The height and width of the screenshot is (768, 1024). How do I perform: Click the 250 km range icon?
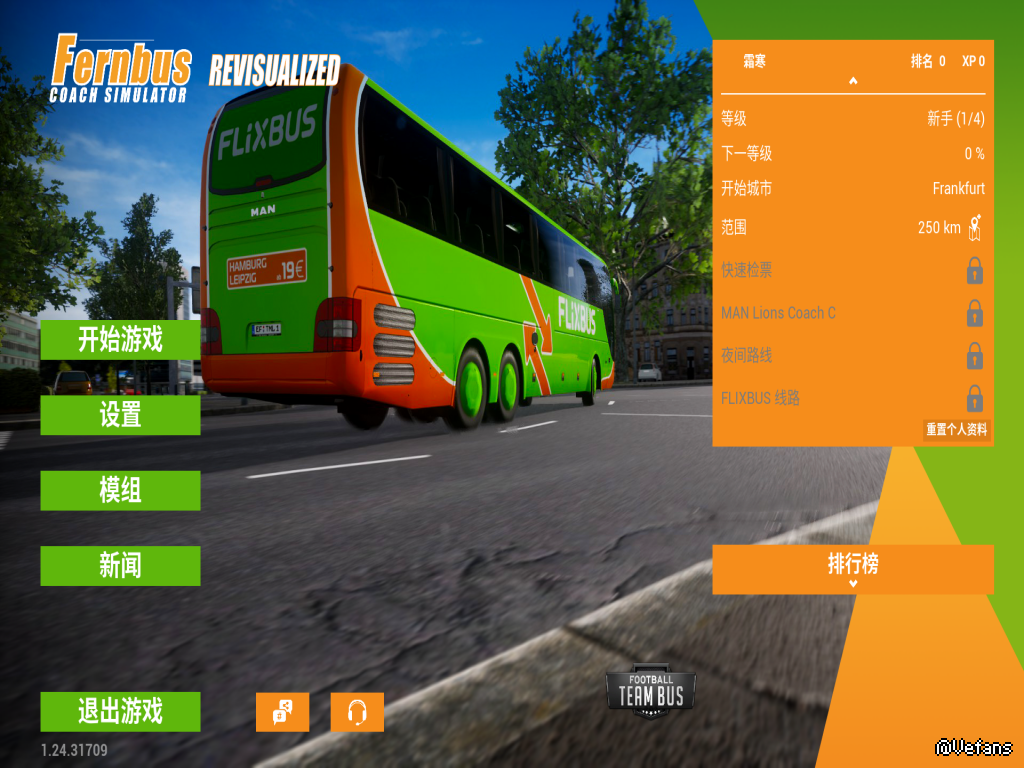point(975,227)
